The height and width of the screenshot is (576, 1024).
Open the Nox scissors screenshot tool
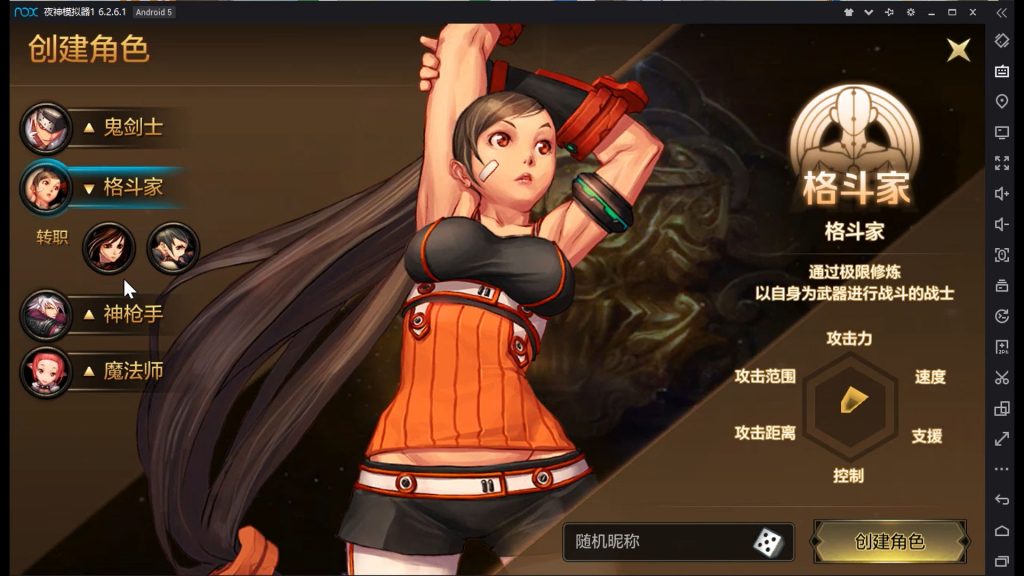[x=1002, y=378]
